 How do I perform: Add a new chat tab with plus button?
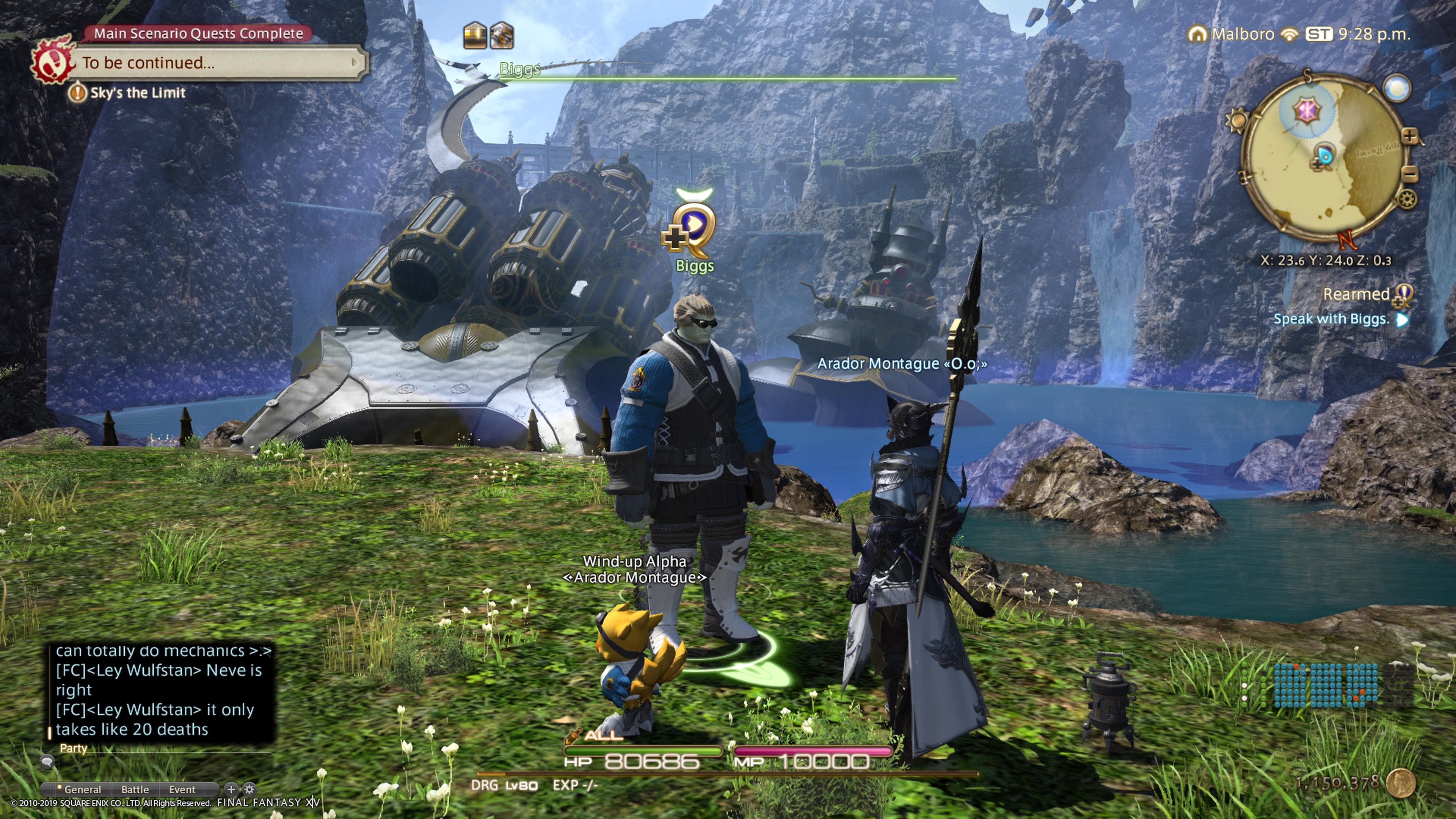[x=231, y=789]
